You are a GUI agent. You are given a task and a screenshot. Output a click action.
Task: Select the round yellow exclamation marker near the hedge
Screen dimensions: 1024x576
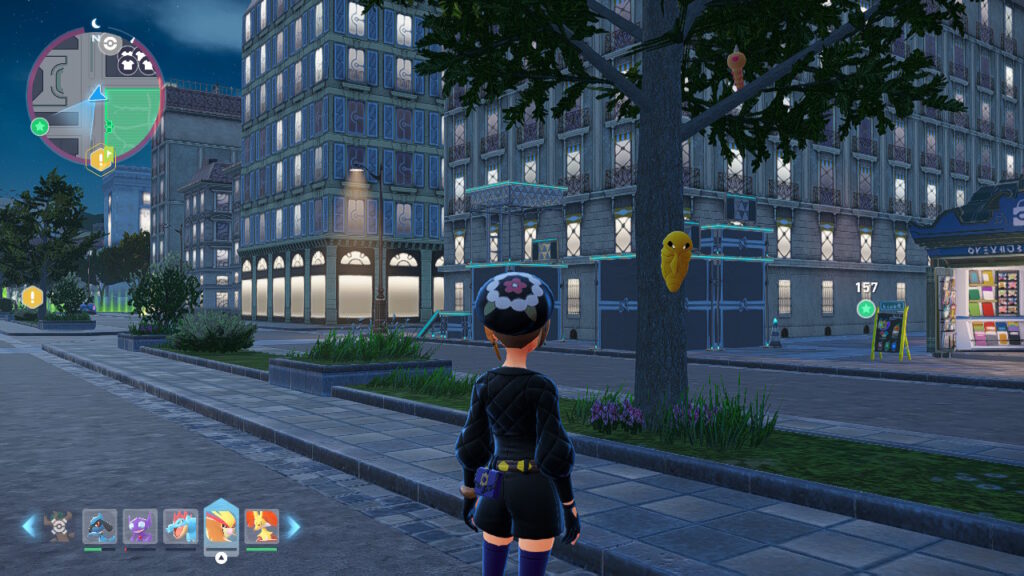[x=33, y=297]
